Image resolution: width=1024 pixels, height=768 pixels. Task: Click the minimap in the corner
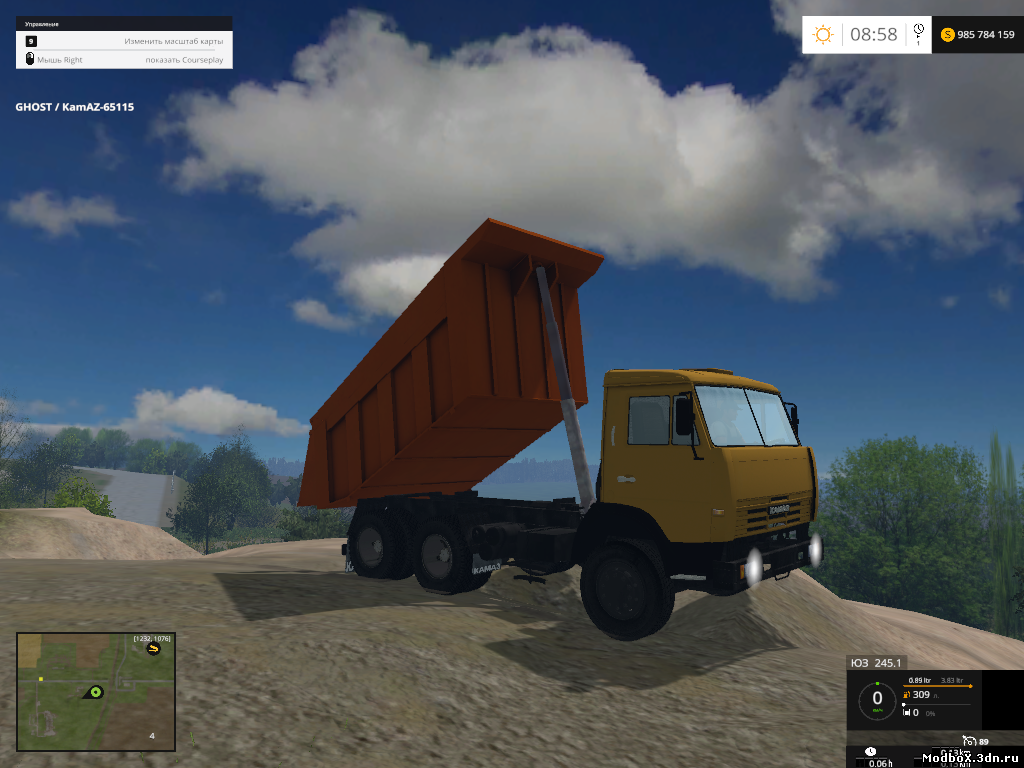pos(96,691)
